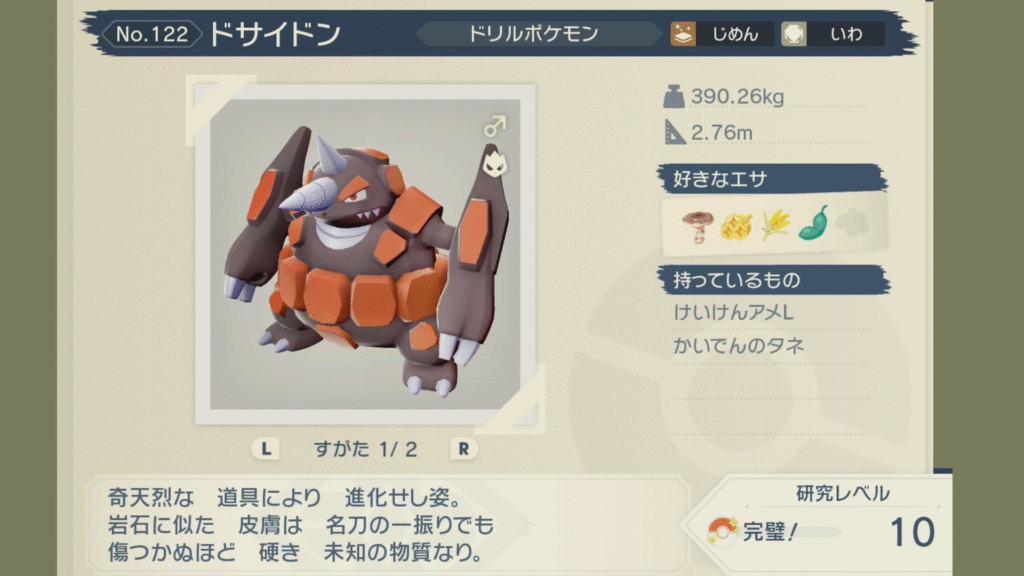This screenshot has width=1024, height=576.
Task: Click the male gender symbol
Action: [x=494, y=126]
